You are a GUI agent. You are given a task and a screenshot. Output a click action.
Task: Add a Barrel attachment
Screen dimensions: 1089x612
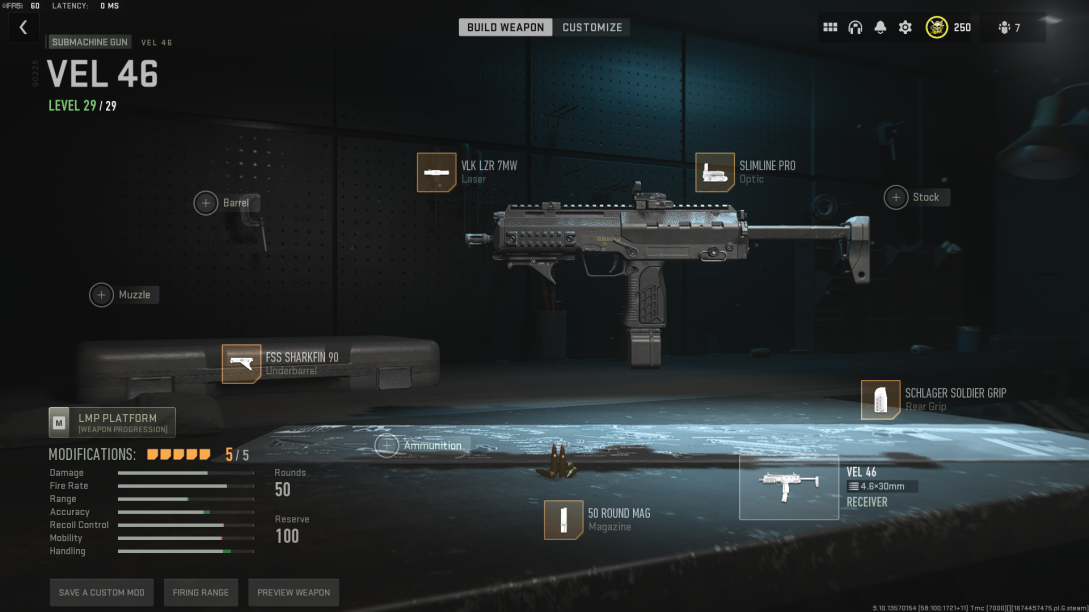[x=206, y=203]
